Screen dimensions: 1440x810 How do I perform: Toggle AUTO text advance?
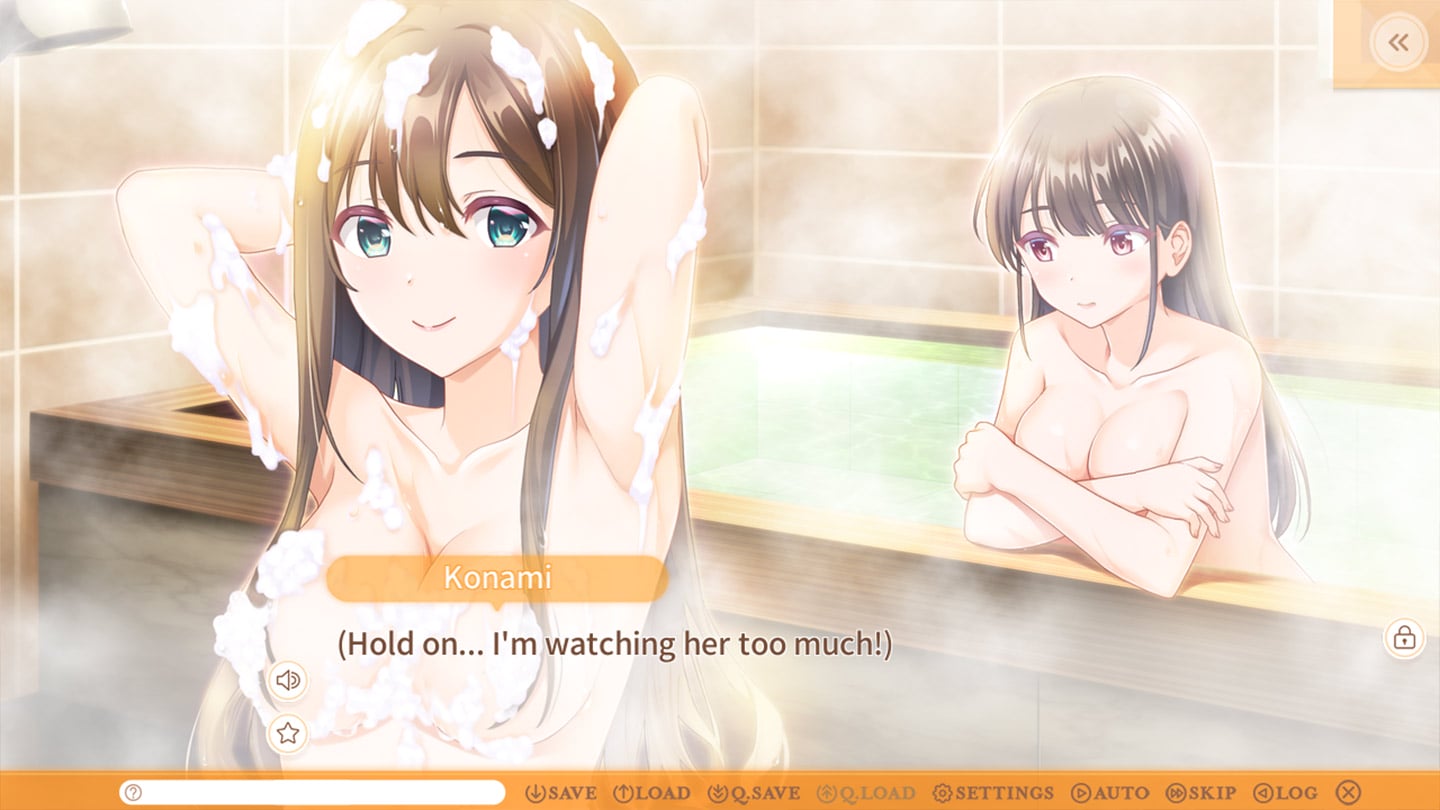pyautogui.click(x=1110, y=793)
